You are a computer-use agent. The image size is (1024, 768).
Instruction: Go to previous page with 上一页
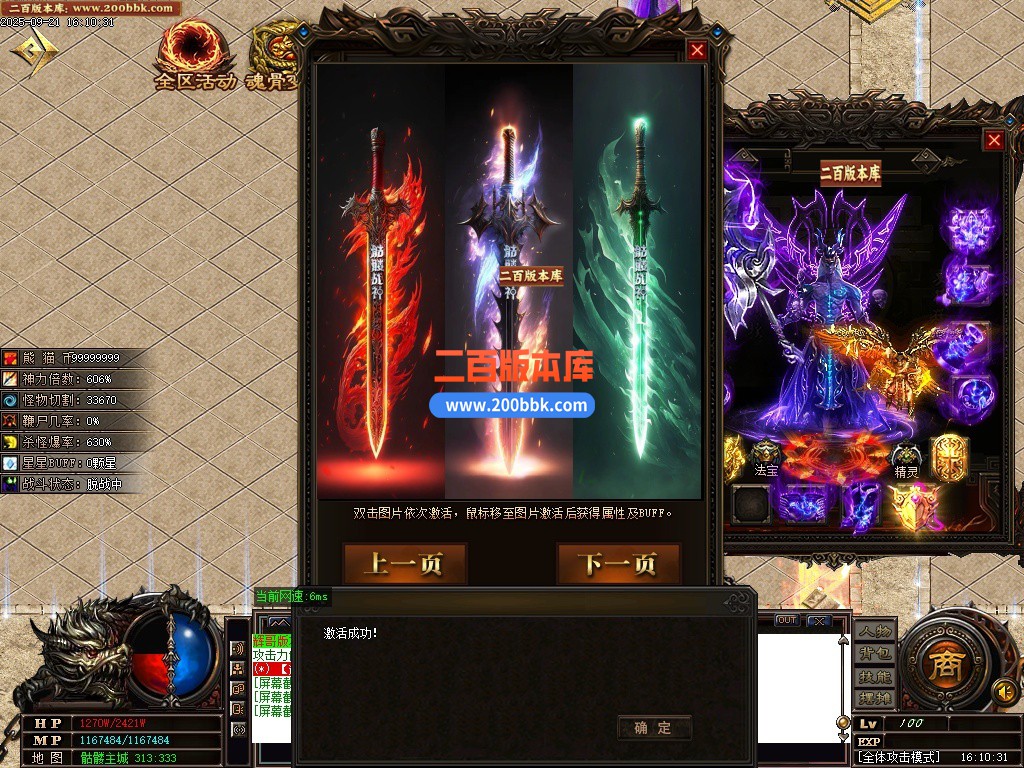click(391, 564)
